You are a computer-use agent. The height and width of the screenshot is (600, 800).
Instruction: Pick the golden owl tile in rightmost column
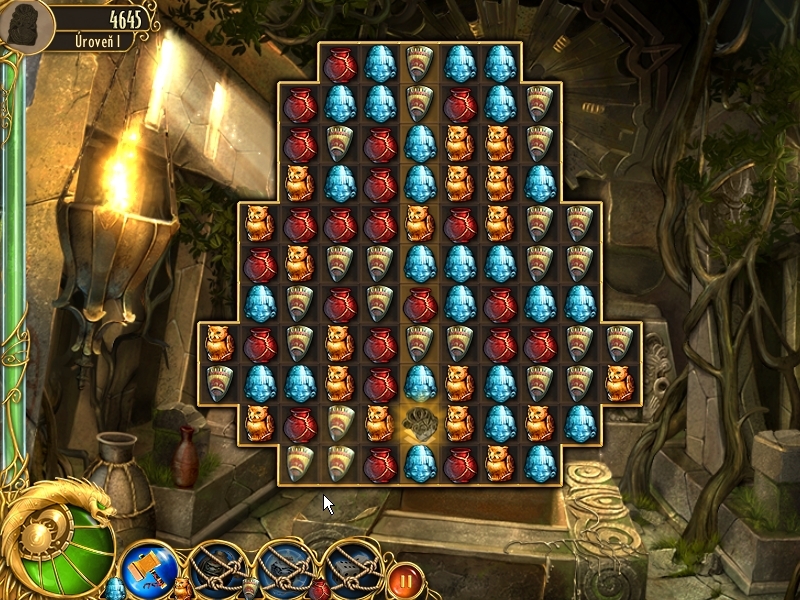(620, 383)
